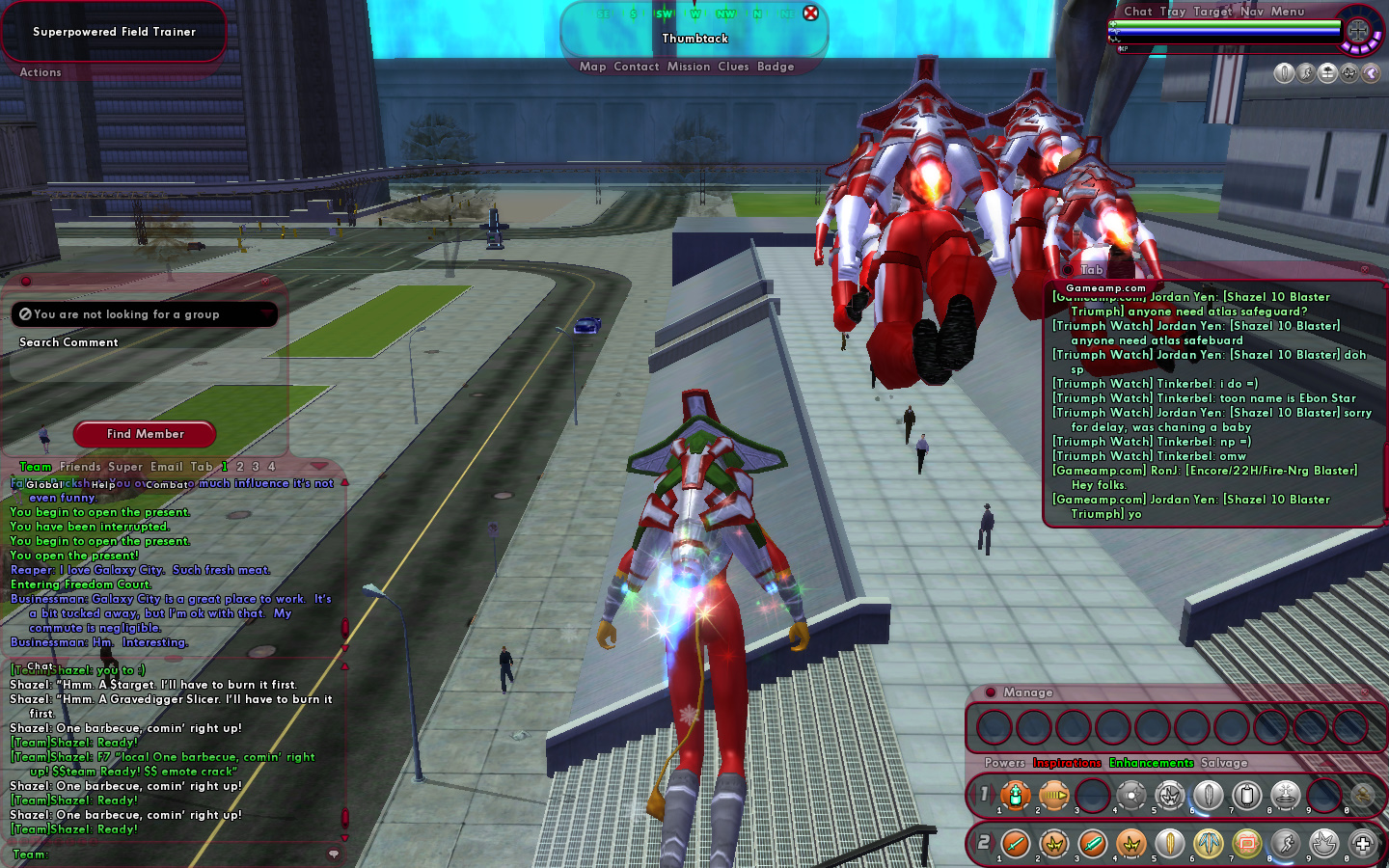Show the Mission window
Screen dimensions: 1389x868
click(688, 67)
